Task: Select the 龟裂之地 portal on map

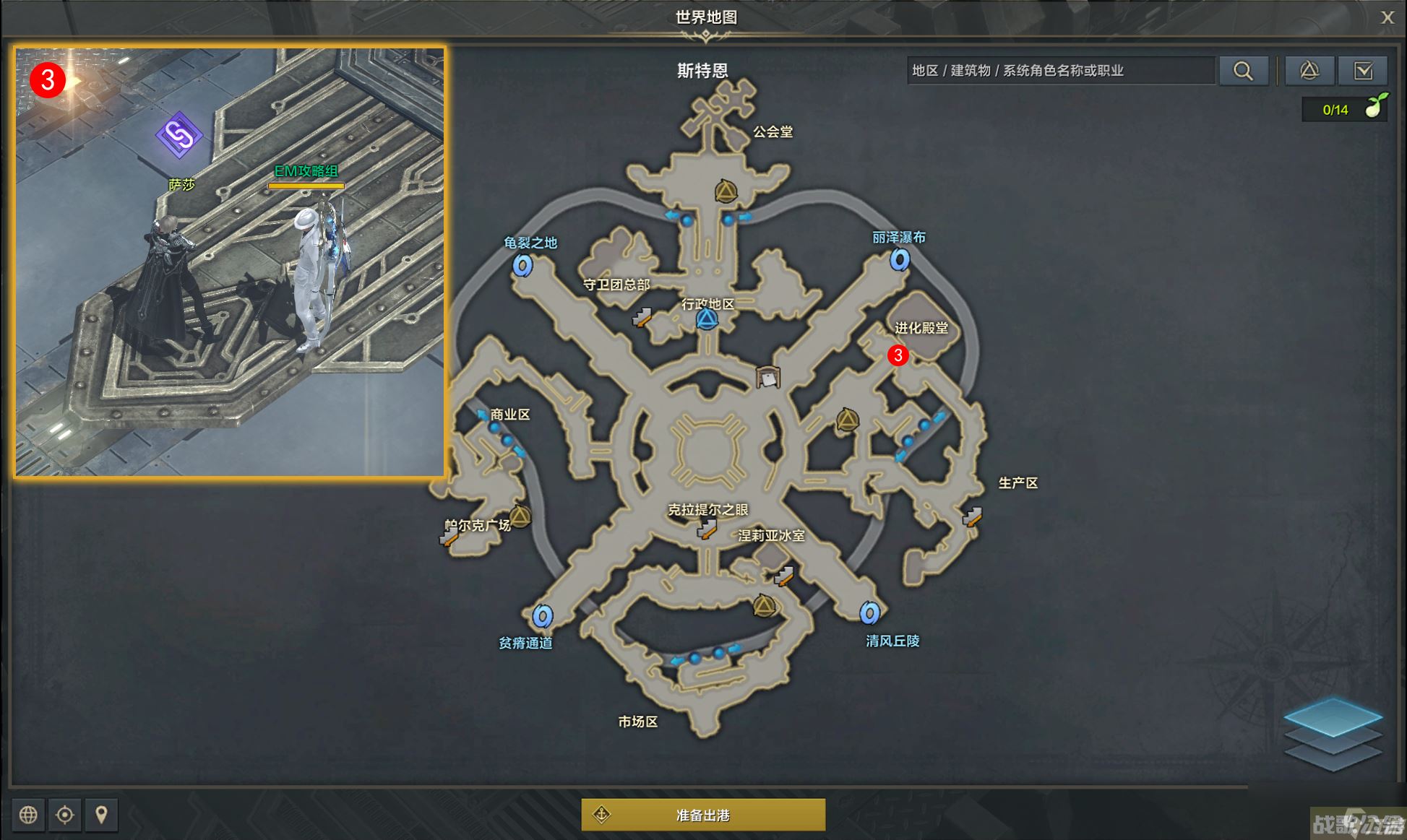Action: tap(522, 265)
